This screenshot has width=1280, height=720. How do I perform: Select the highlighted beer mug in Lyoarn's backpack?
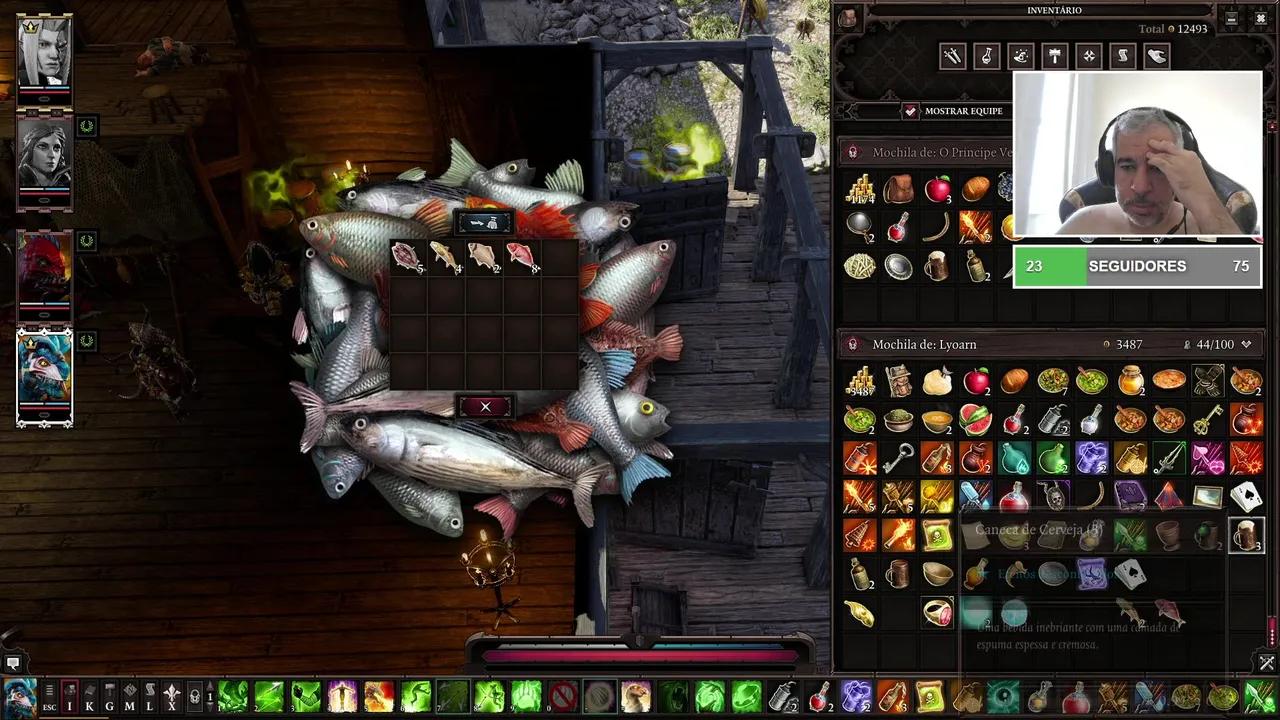1245,535
